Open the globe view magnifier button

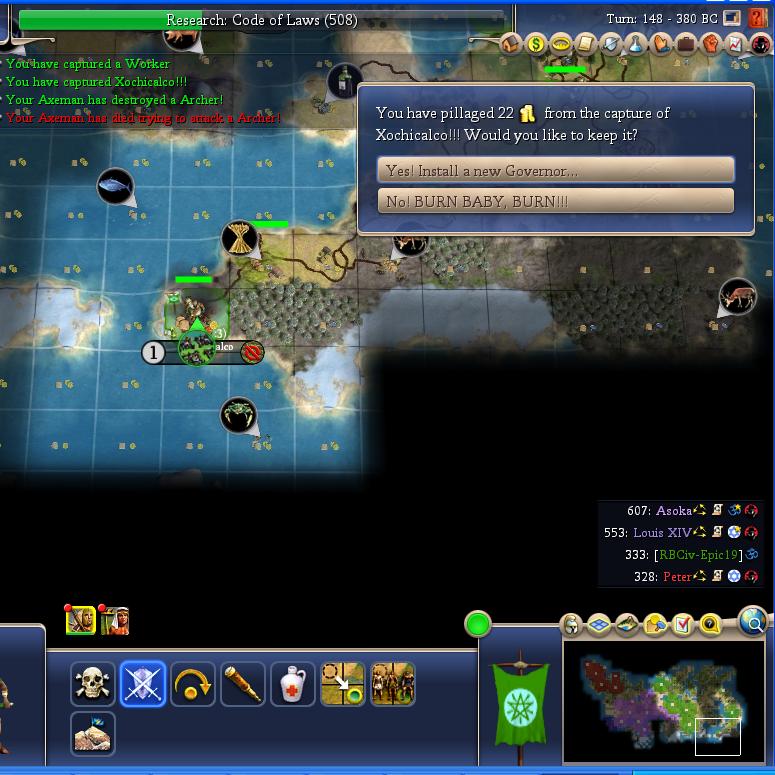tap(753, 623)
